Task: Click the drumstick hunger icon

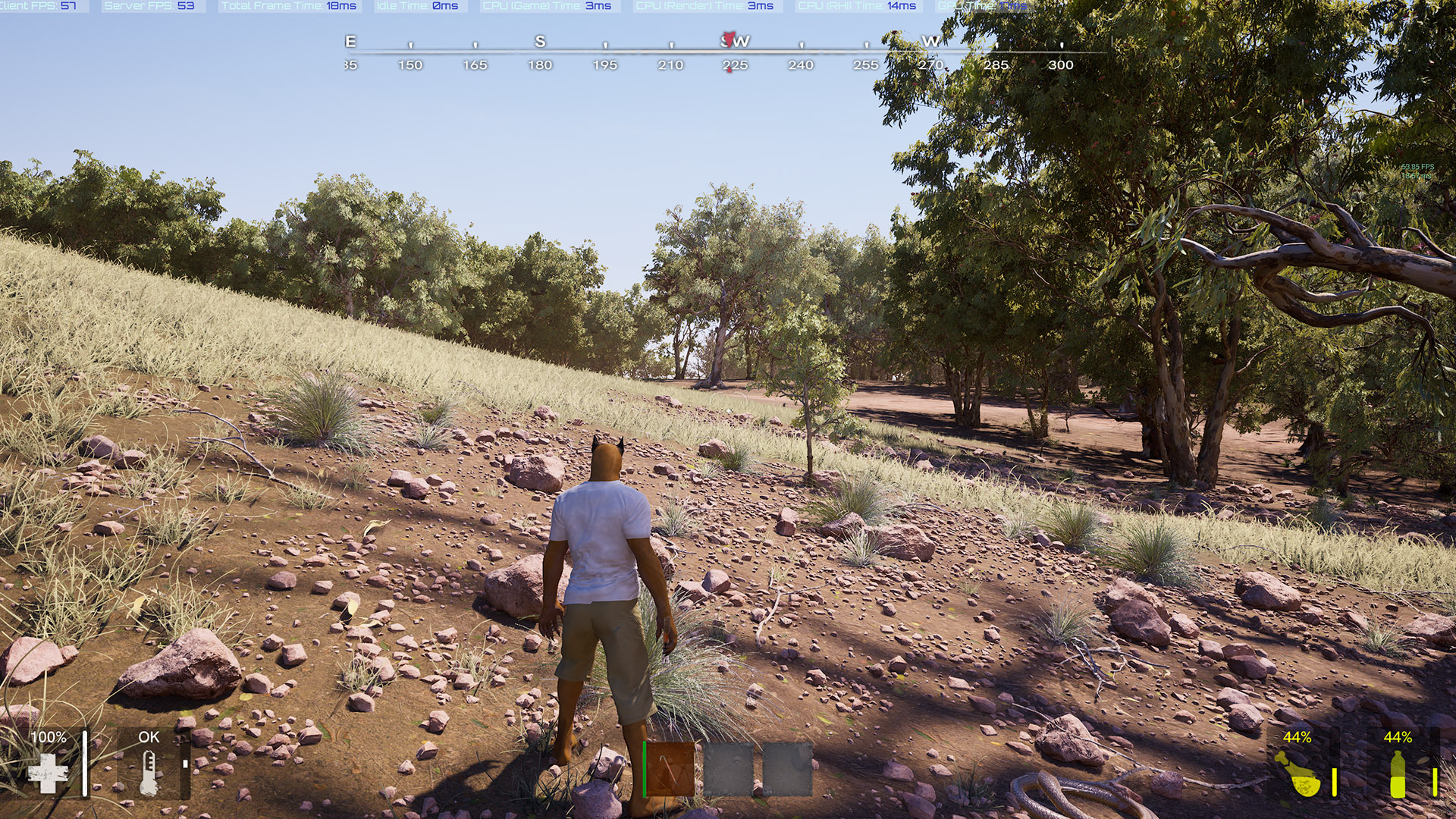Action: pos(1299,774)
